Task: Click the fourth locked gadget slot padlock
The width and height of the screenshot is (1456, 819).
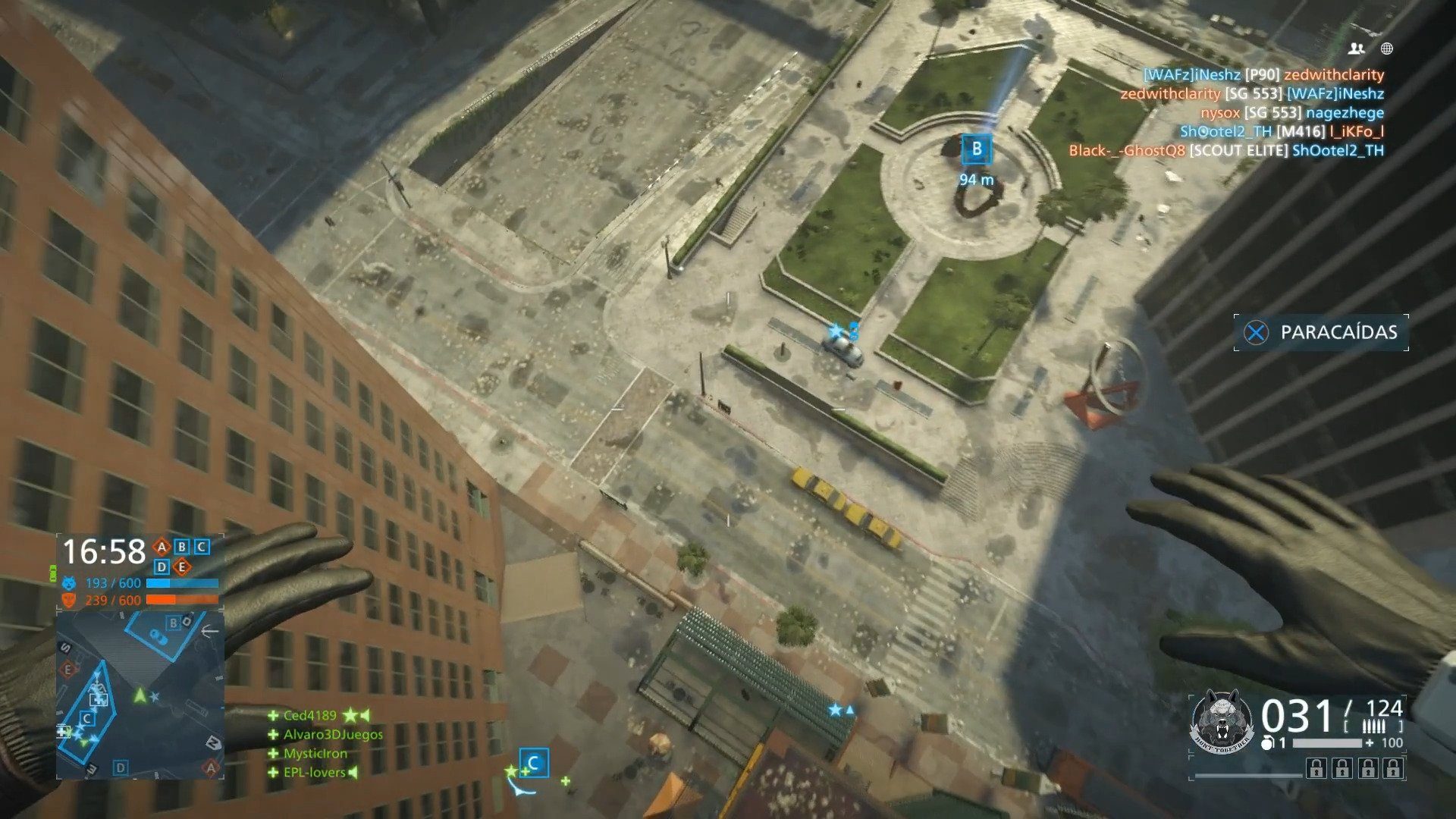Action: point(1392,768)
